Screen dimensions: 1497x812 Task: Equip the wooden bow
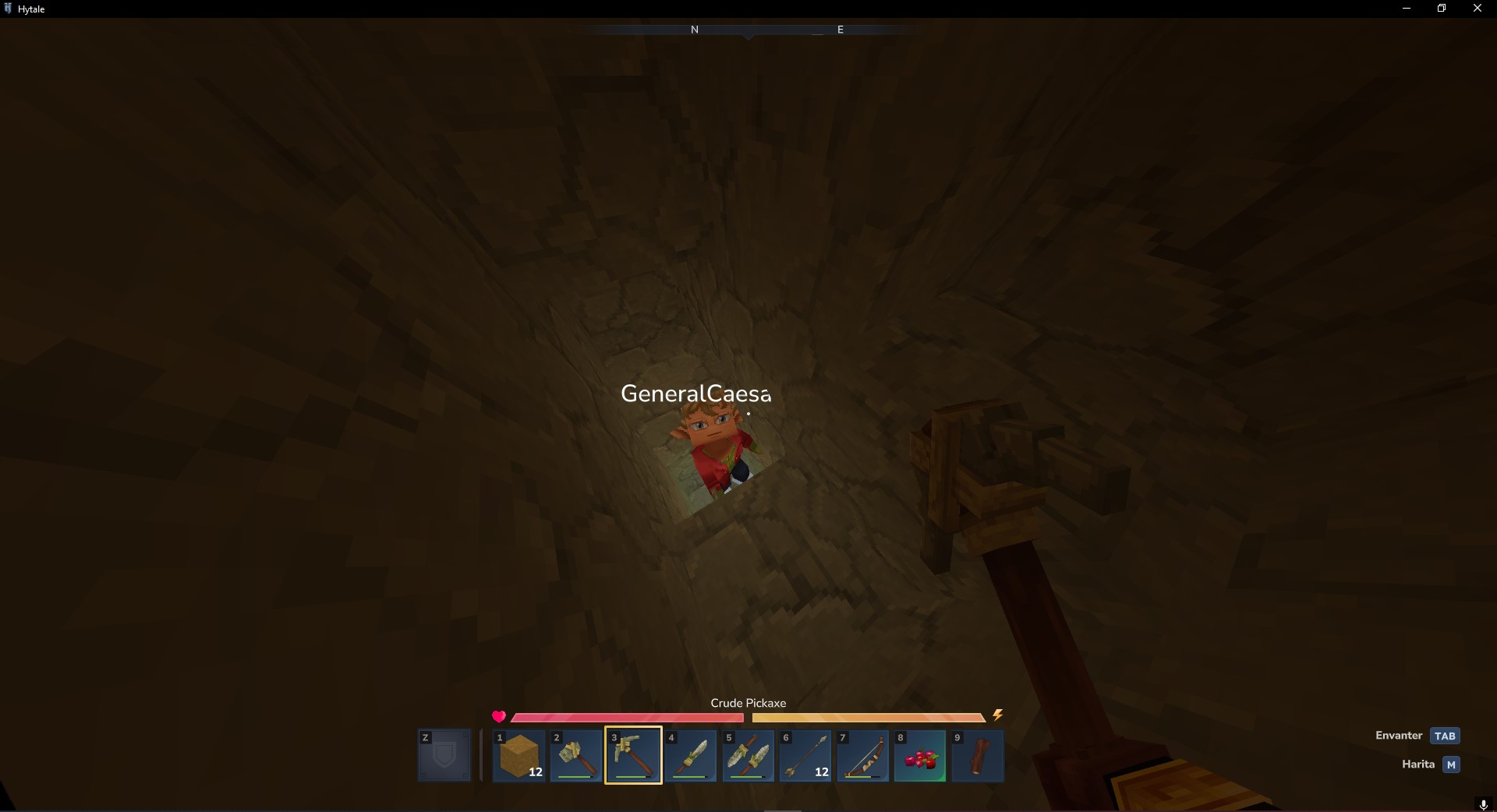tap(862, 755)
